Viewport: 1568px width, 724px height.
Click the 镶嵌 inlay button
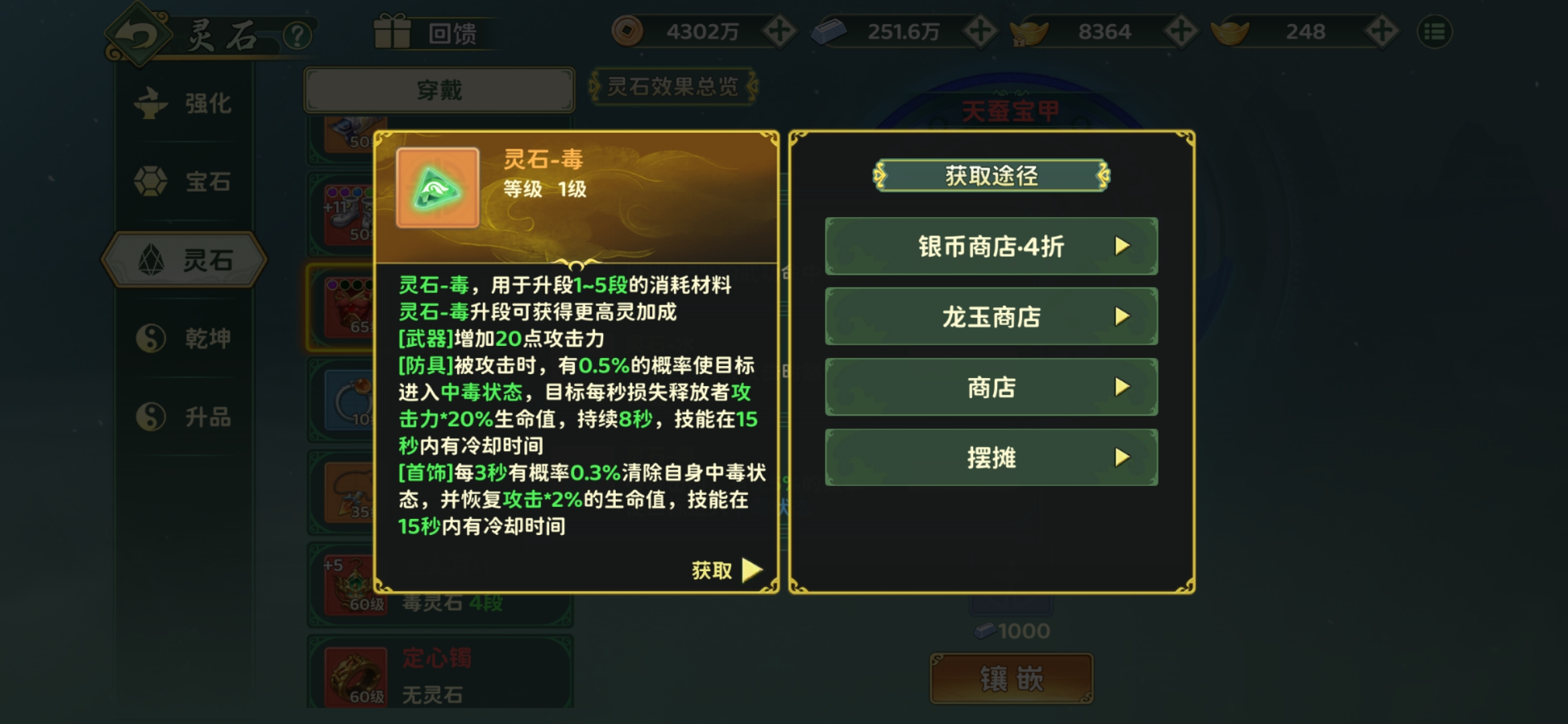coord(1011,679)
